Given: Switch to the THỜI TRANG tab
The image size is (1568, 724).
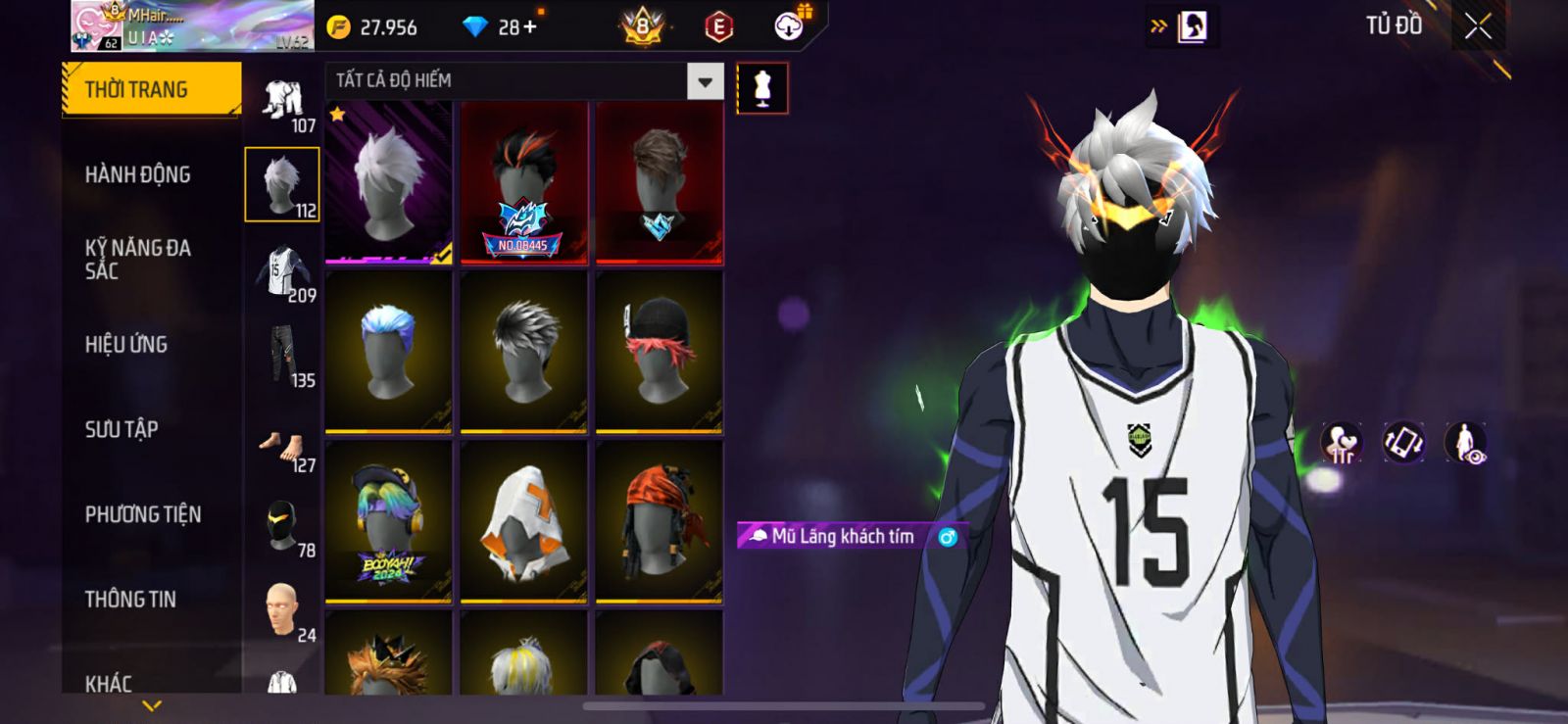Looking at the screenshot, I should (x=151, y=90).
